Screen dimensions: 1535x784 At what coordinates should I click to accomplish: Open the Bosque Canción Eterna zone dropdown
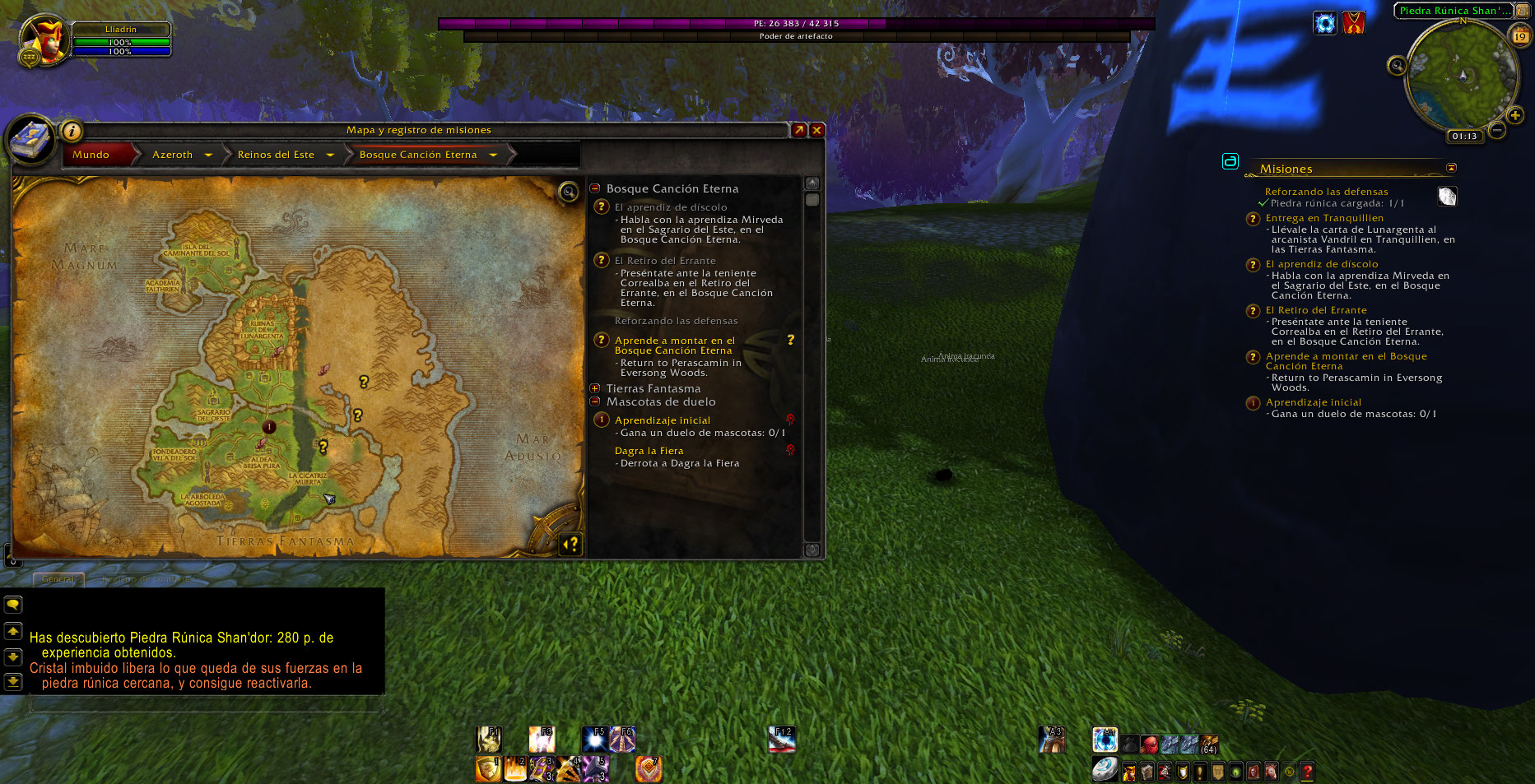[493, 155]
